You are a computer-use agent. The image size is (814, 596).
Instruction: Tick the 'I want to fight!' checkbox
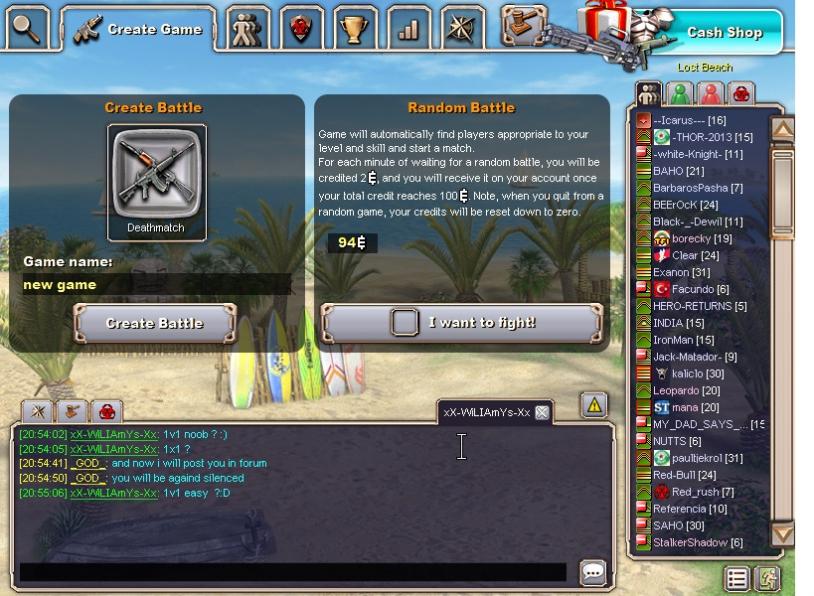[x=404, y=322]
